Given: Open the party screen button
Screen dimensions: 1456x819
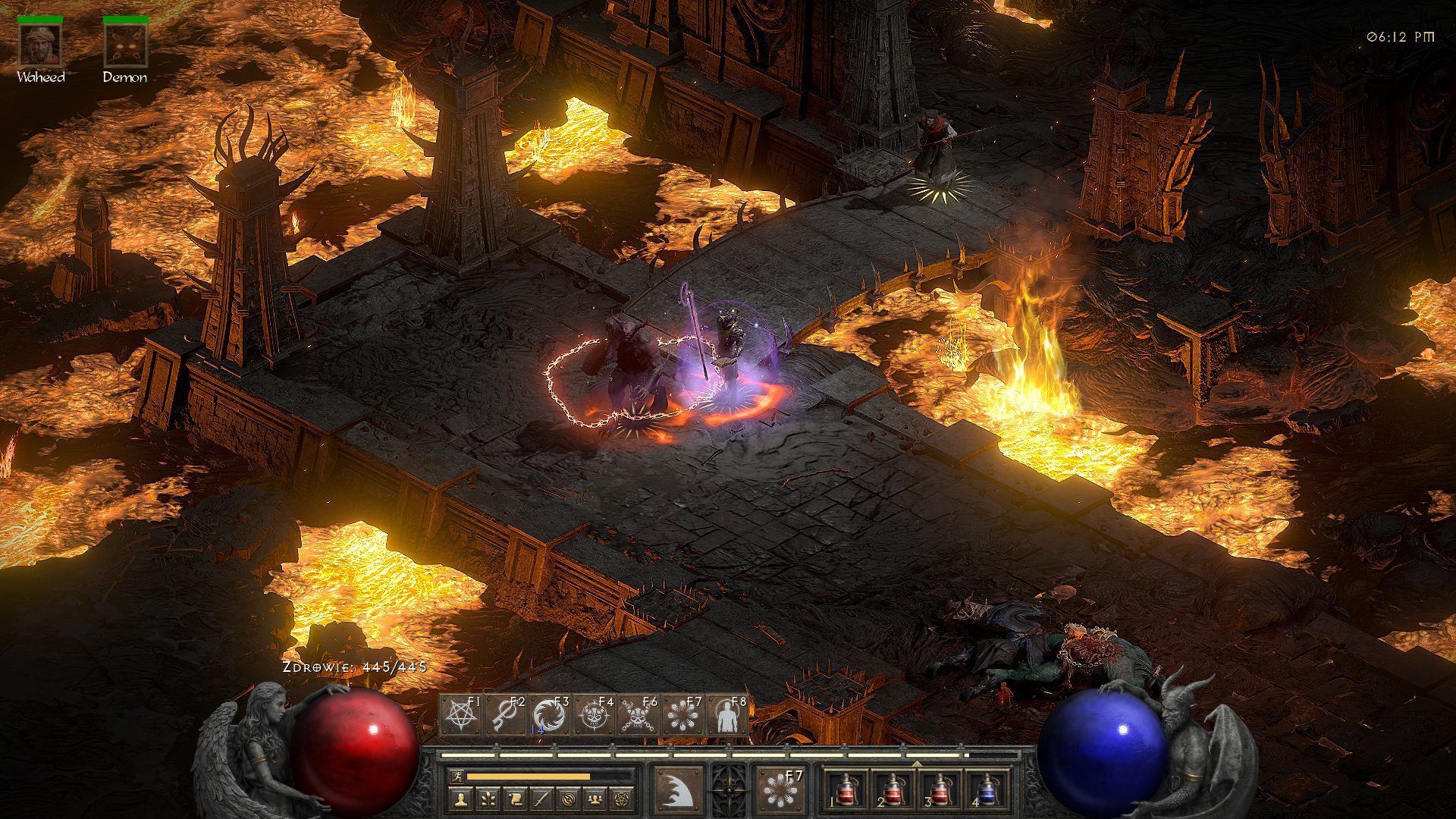Looking at the screenshot, I should pyautogui.click(x=595, y=799).
